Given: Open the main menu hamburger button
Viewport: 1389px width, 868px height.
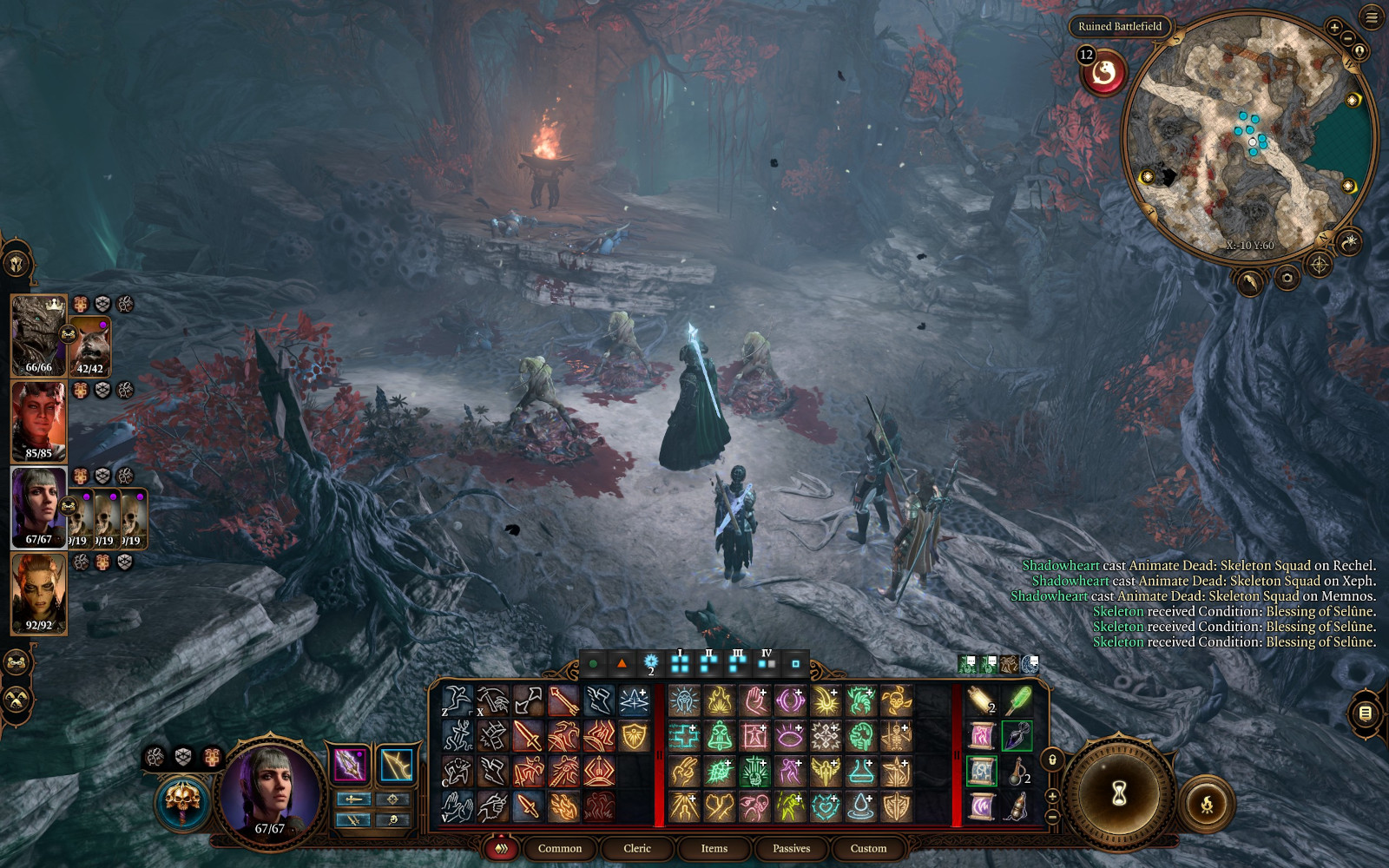Looking at the screenshot, I should [x=1372, y=17].
